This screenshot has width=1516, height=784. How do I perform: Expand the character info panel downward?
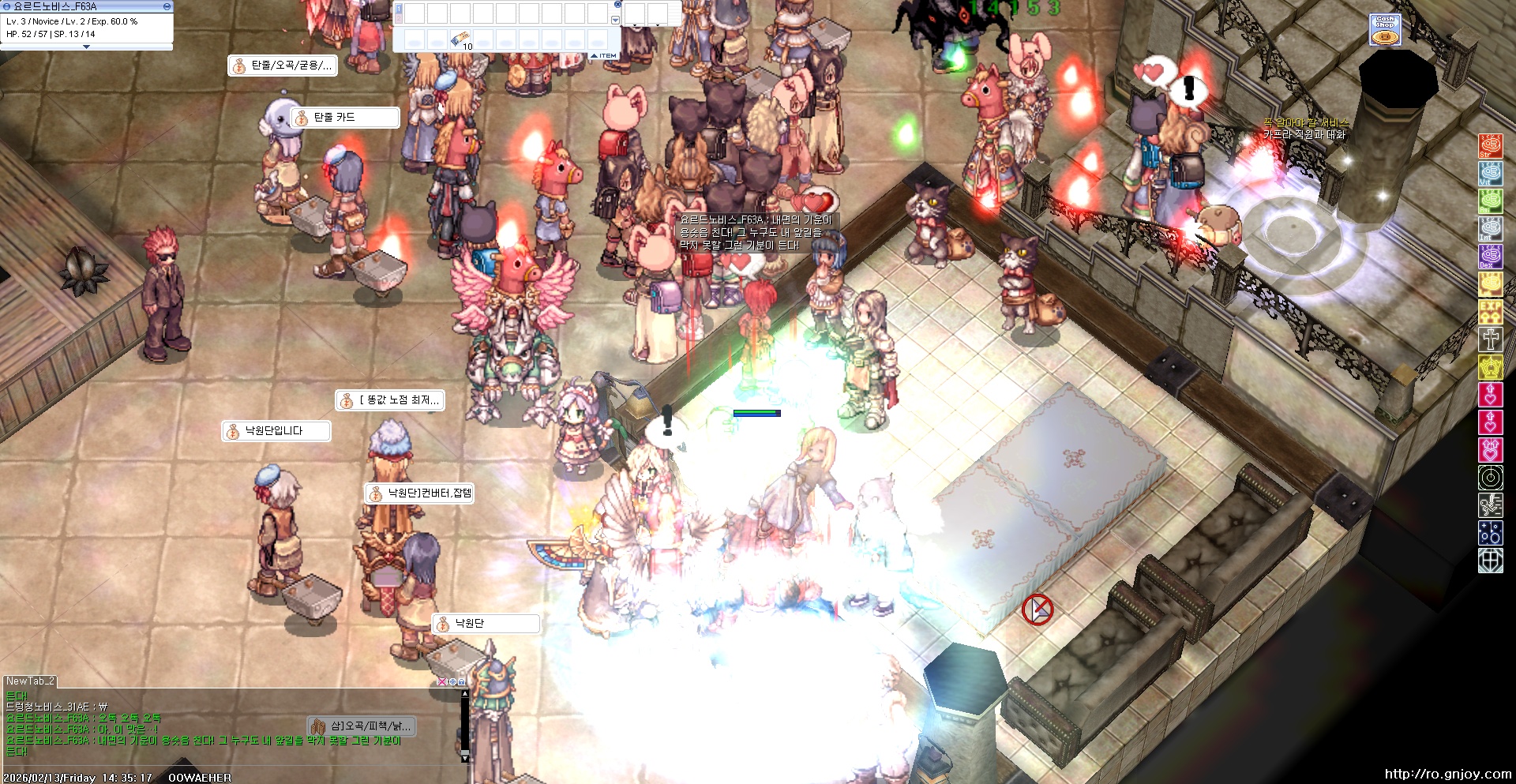(x=87, y=47)
